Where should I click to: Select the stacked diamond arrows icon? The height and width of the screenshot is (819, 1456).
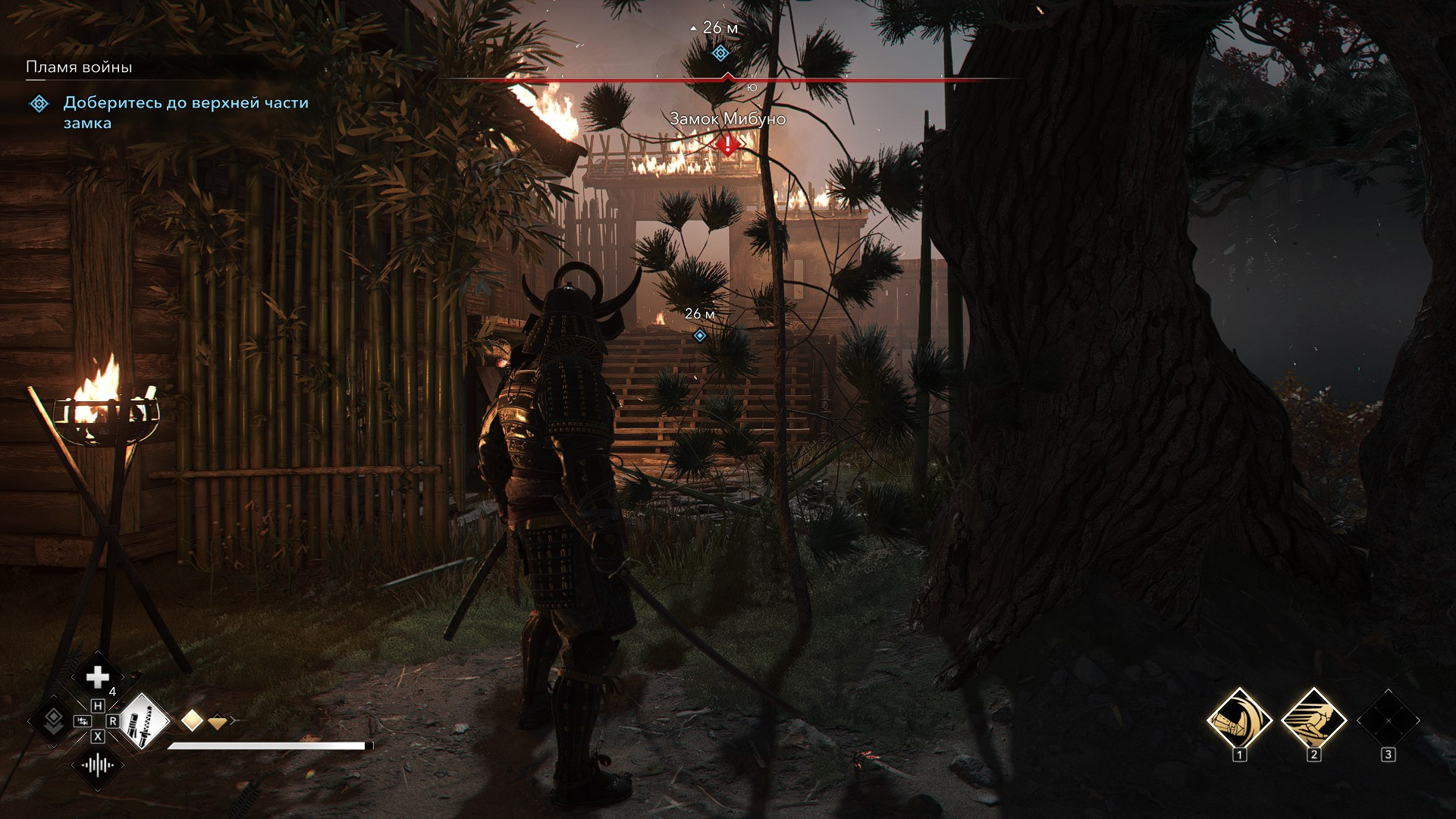53,720
